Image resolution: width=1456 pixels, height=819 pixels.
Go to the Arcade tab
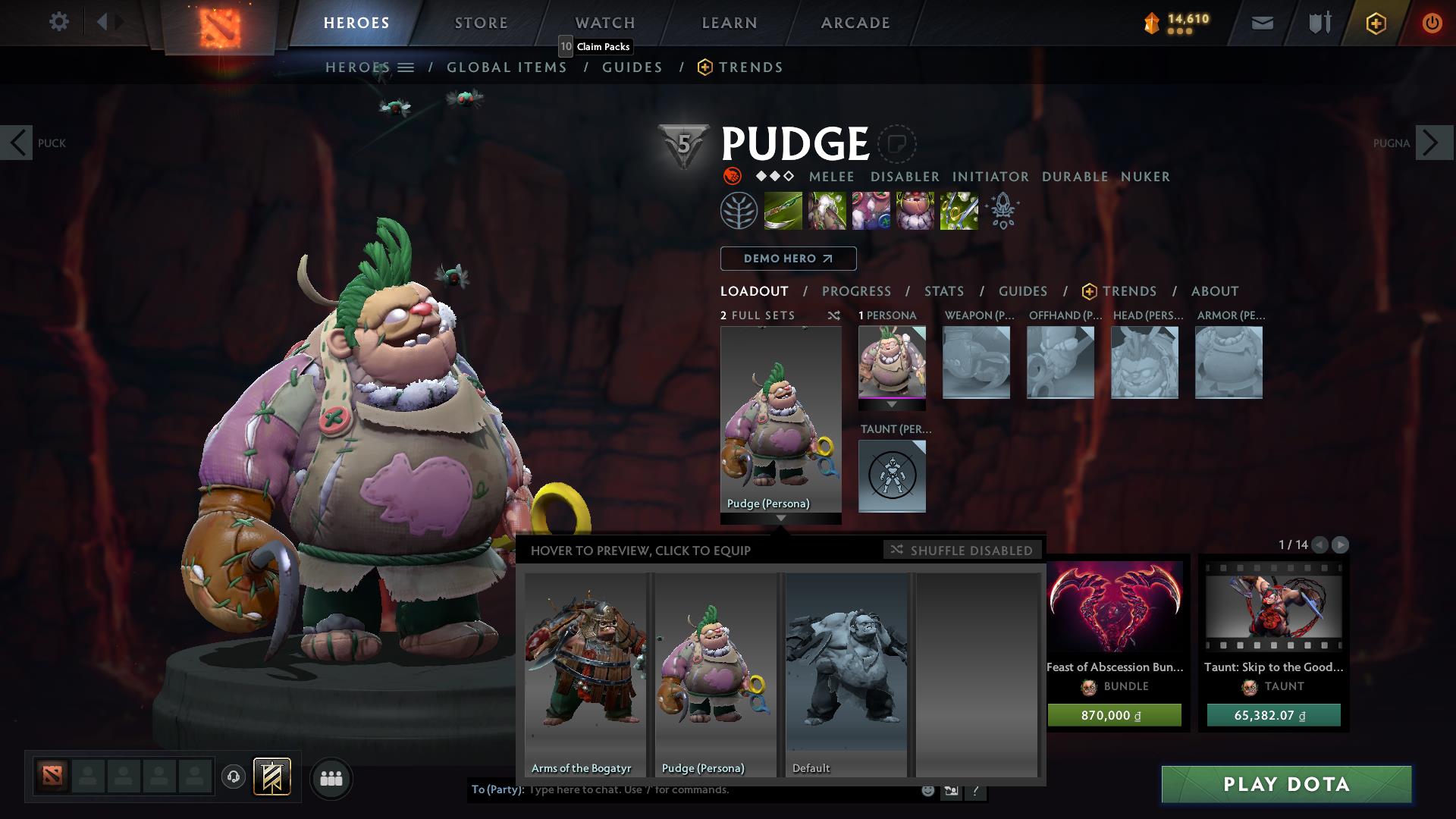pos(855,23)
